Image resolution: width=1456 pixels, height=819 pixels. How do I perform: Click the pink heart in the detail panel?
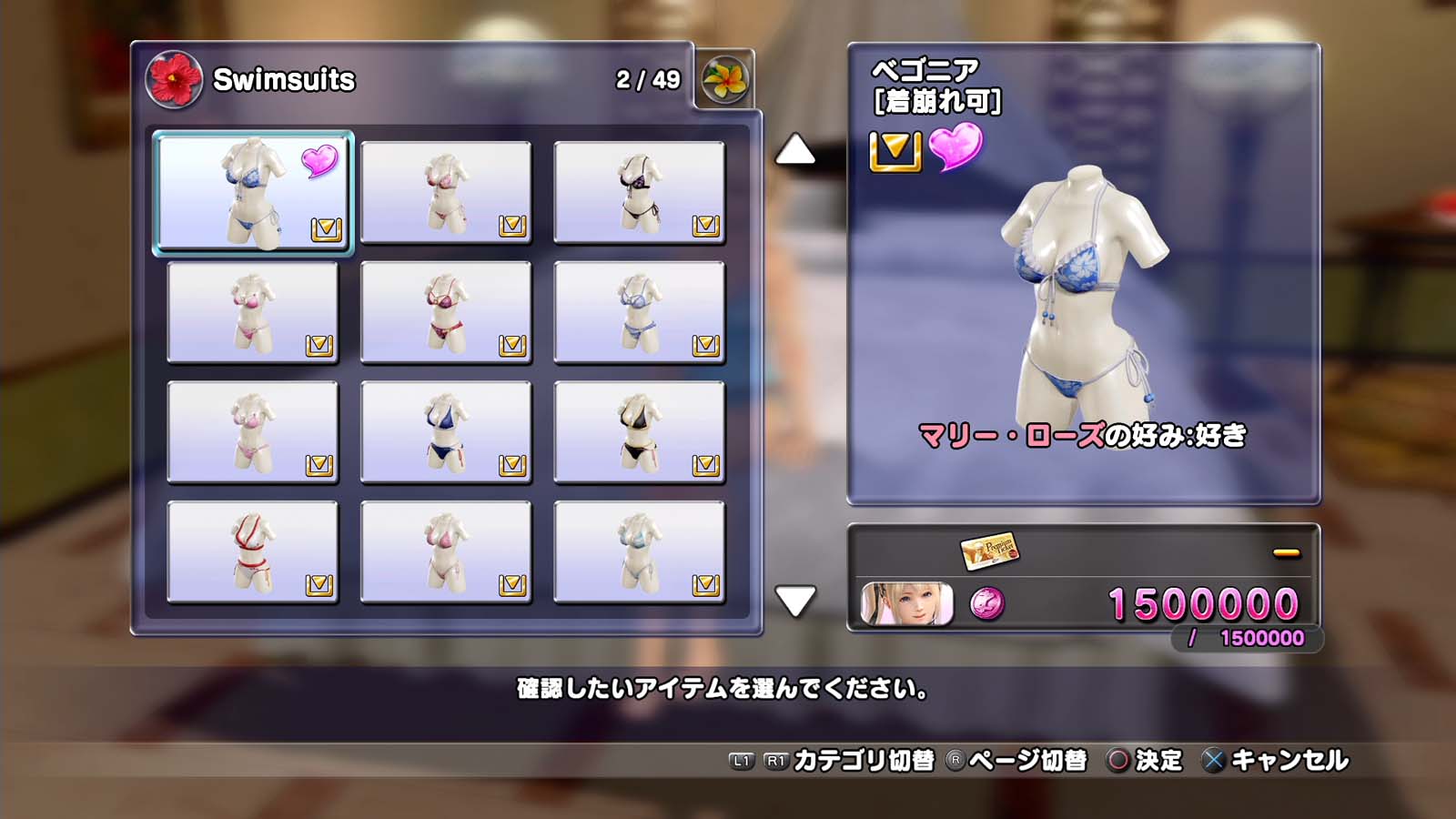pyautogui.click(x=955, y=147)
